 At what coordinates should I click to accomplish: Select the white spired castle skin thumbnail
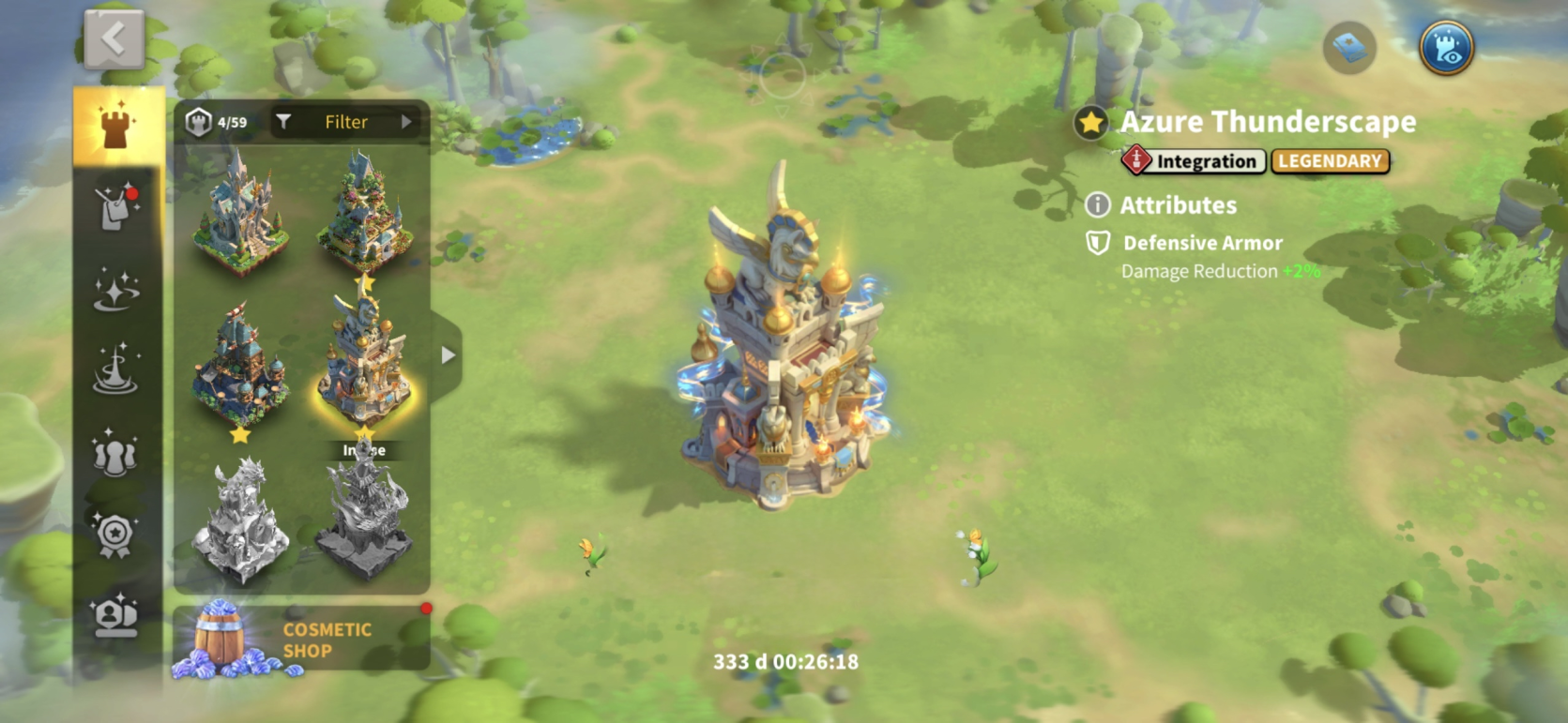[x=240, y=216]
